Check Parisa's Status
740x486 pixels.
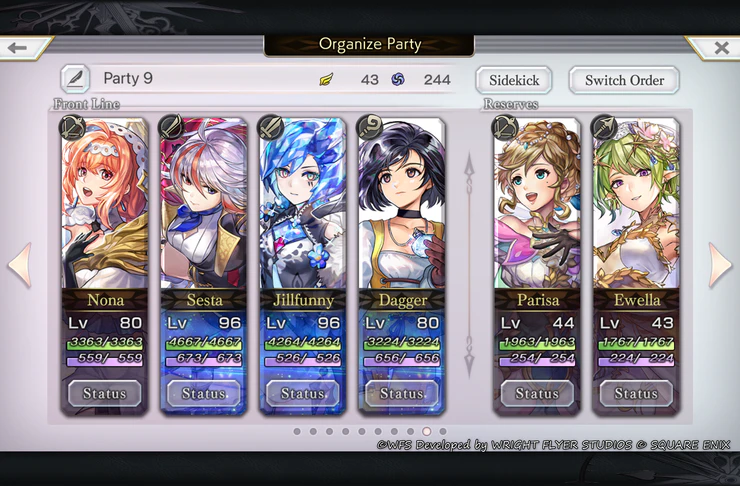537,393
